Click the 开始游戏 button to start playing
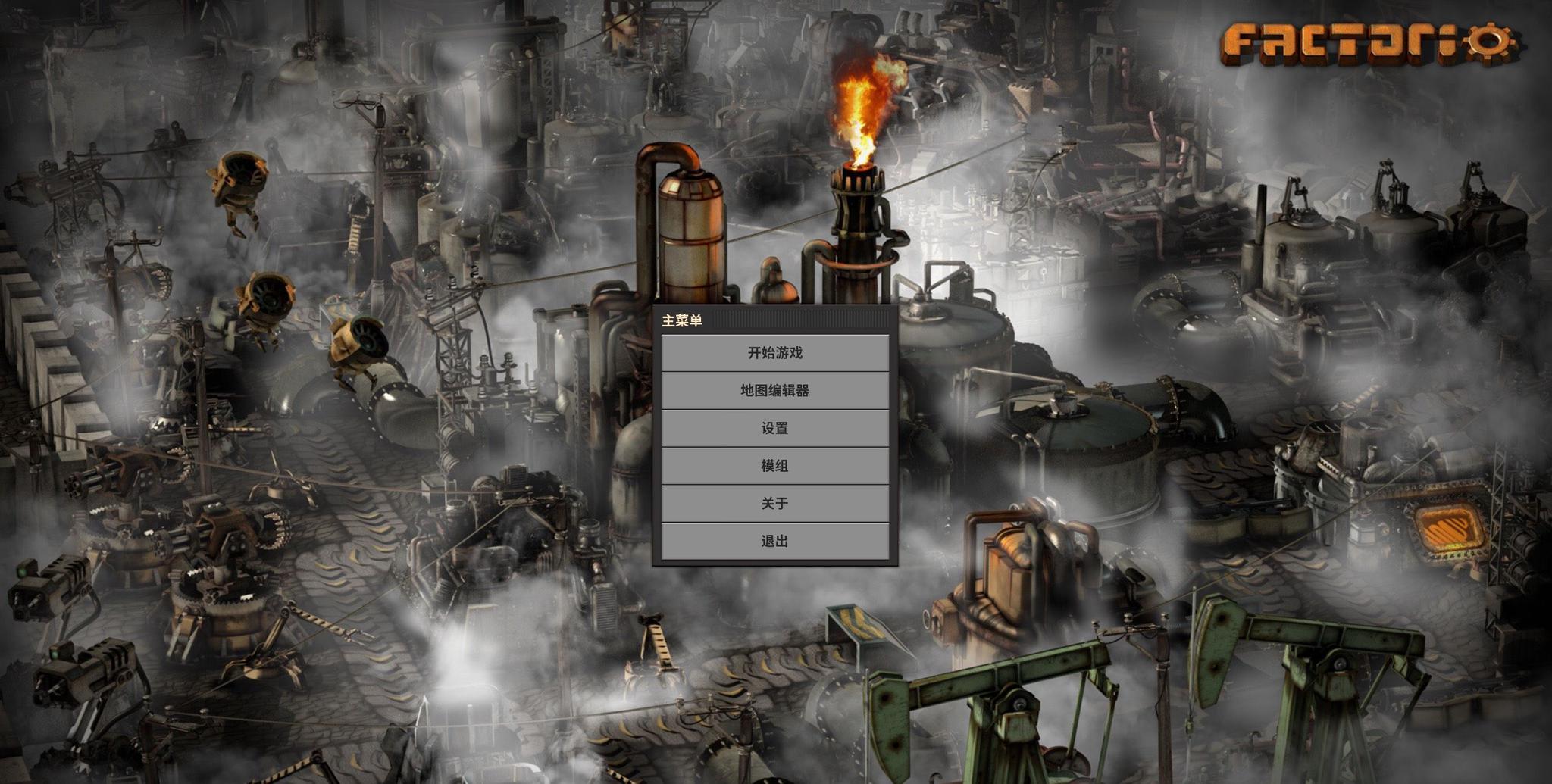The image size is (1552, 784). (774, 353)
